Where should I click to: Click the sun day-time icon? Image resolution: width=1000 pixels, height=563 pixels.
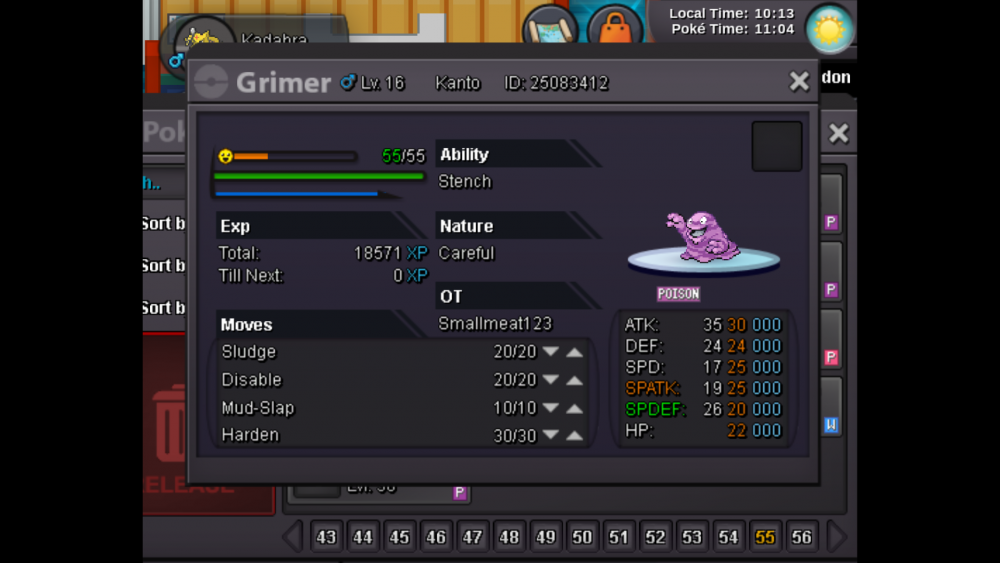pyautogui.click(x=829, y=29)
